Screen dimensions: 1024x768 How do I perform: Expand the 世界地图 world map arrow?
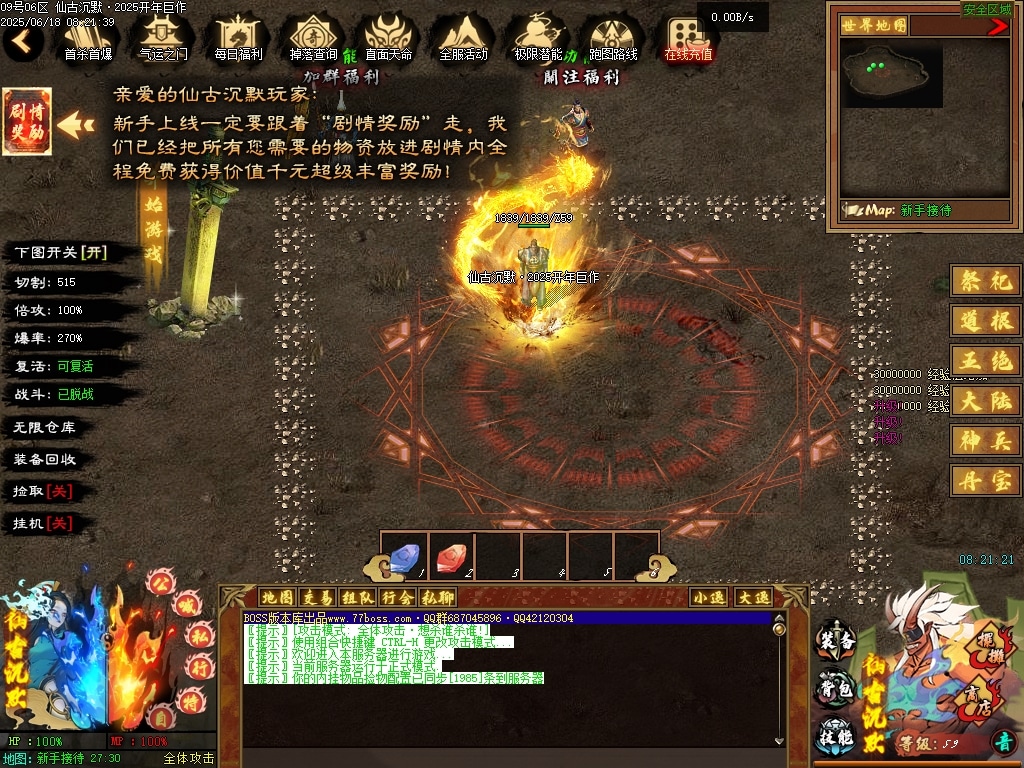(x=997, y=27)
